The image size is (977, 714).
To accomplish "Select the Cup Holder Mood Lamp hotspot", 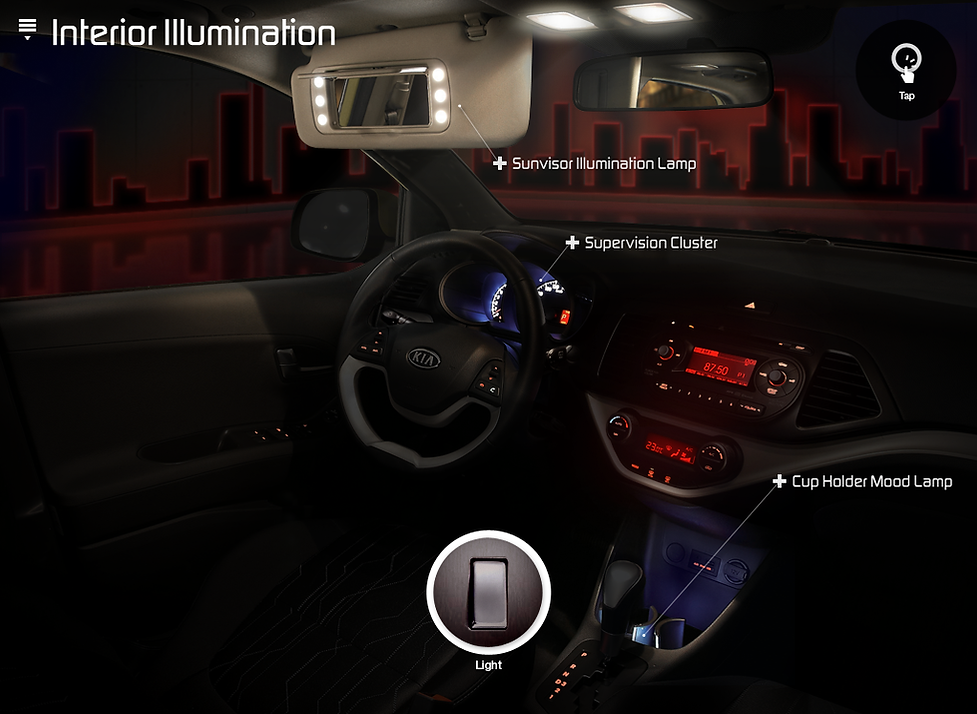I will pyautogui.click(x=779, y=482).
